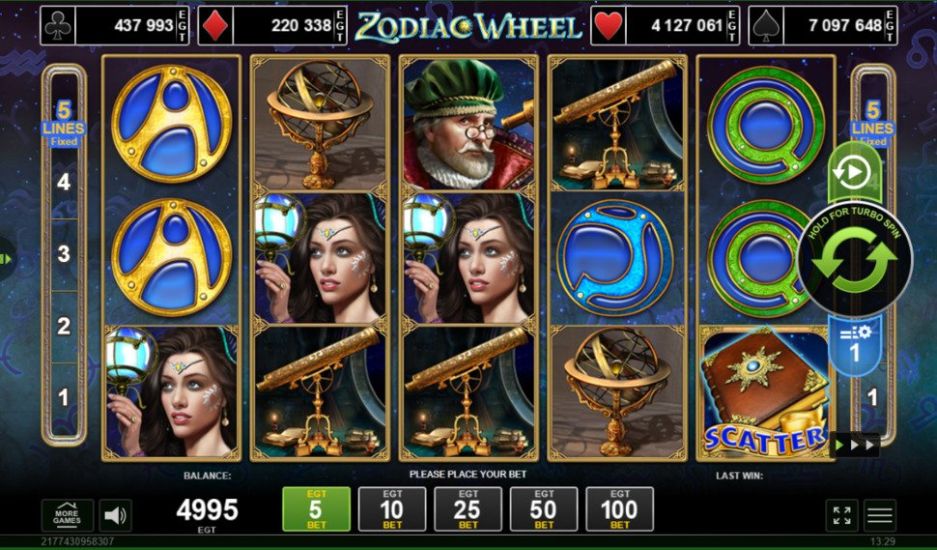The image size is (937, 550).
Task: Change spin speed with the triple arrow control
Action: tap(854, 445)
